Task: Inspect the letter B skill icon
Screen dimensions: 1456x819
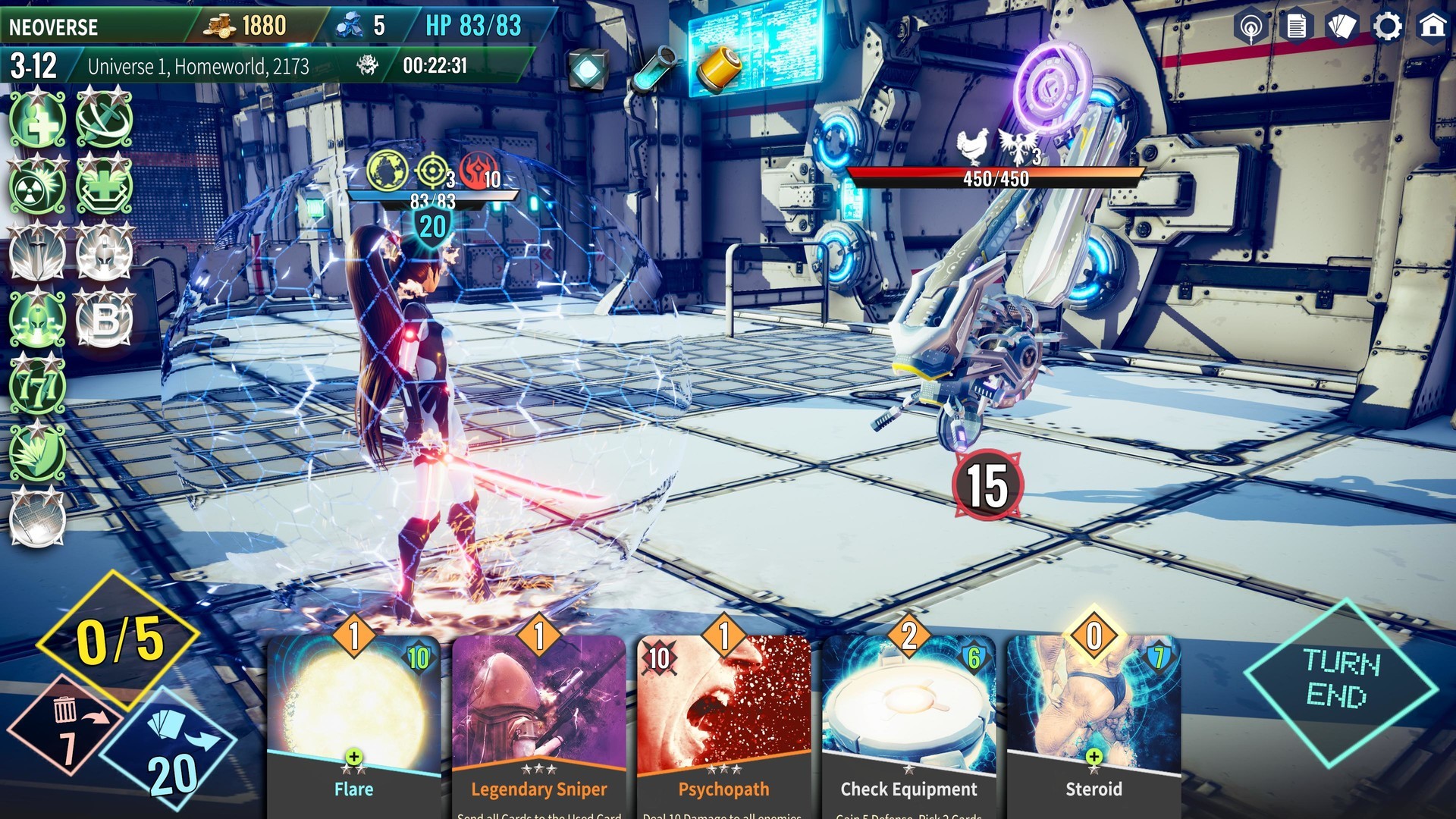Action: point(105,320)
